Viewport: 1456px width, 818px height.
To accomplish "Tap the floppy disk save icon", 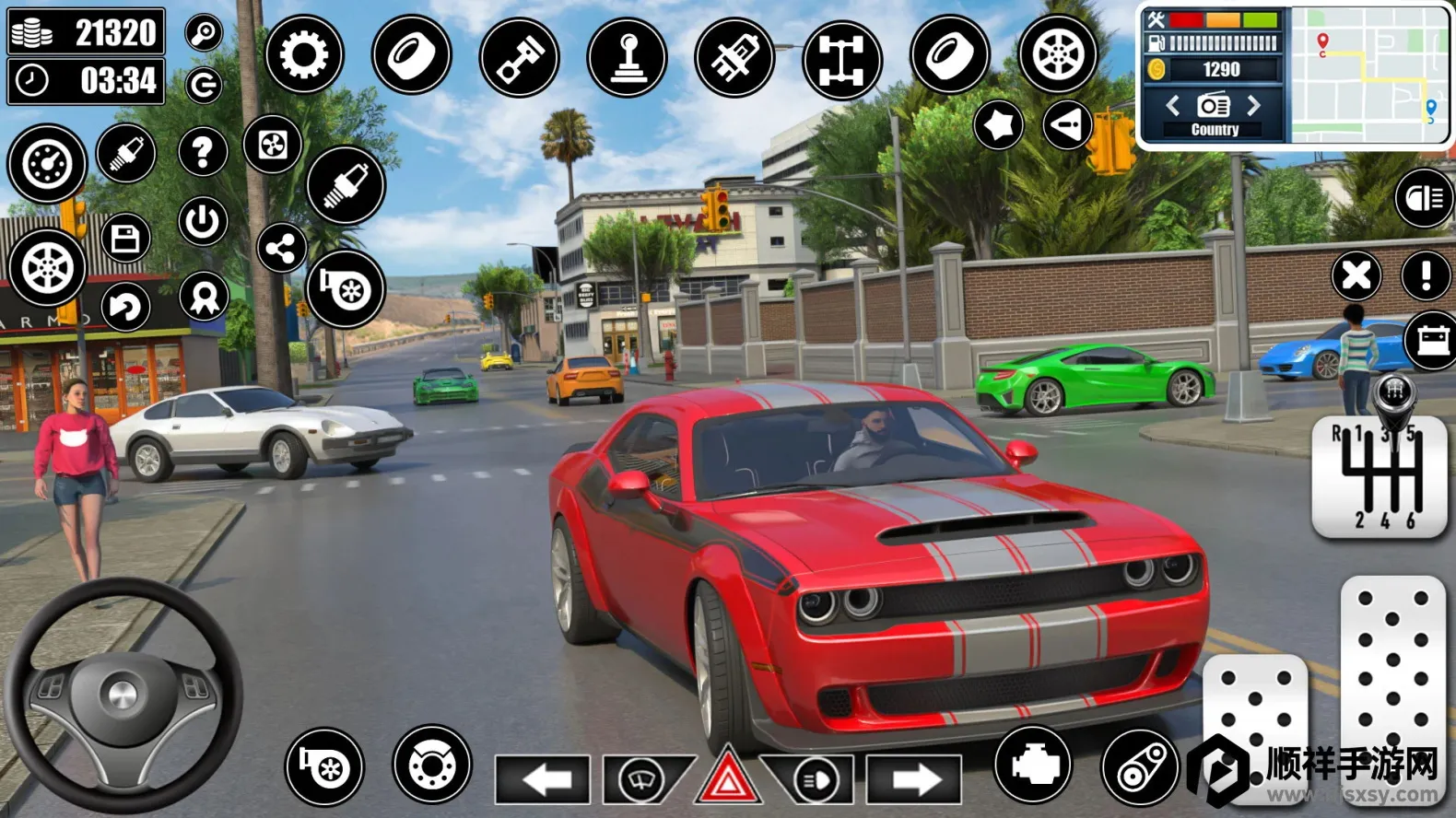I will click(125, 239).
